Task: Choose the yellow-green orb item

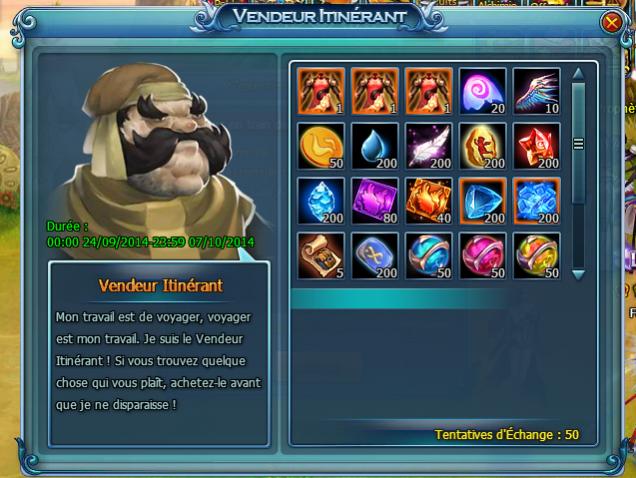Action: click(537, 255)
